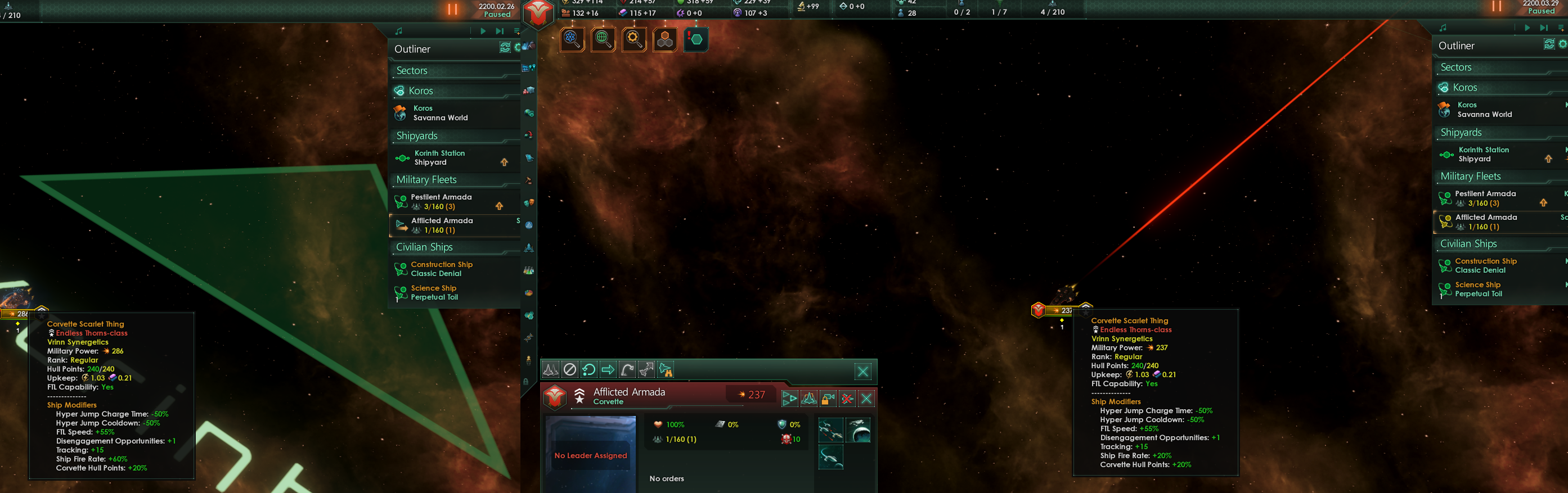Screen dimensions: 1568x493
Task: Select the Scarlet Thing corvette thumbnail in fleet panel
Action: [830, 430]
